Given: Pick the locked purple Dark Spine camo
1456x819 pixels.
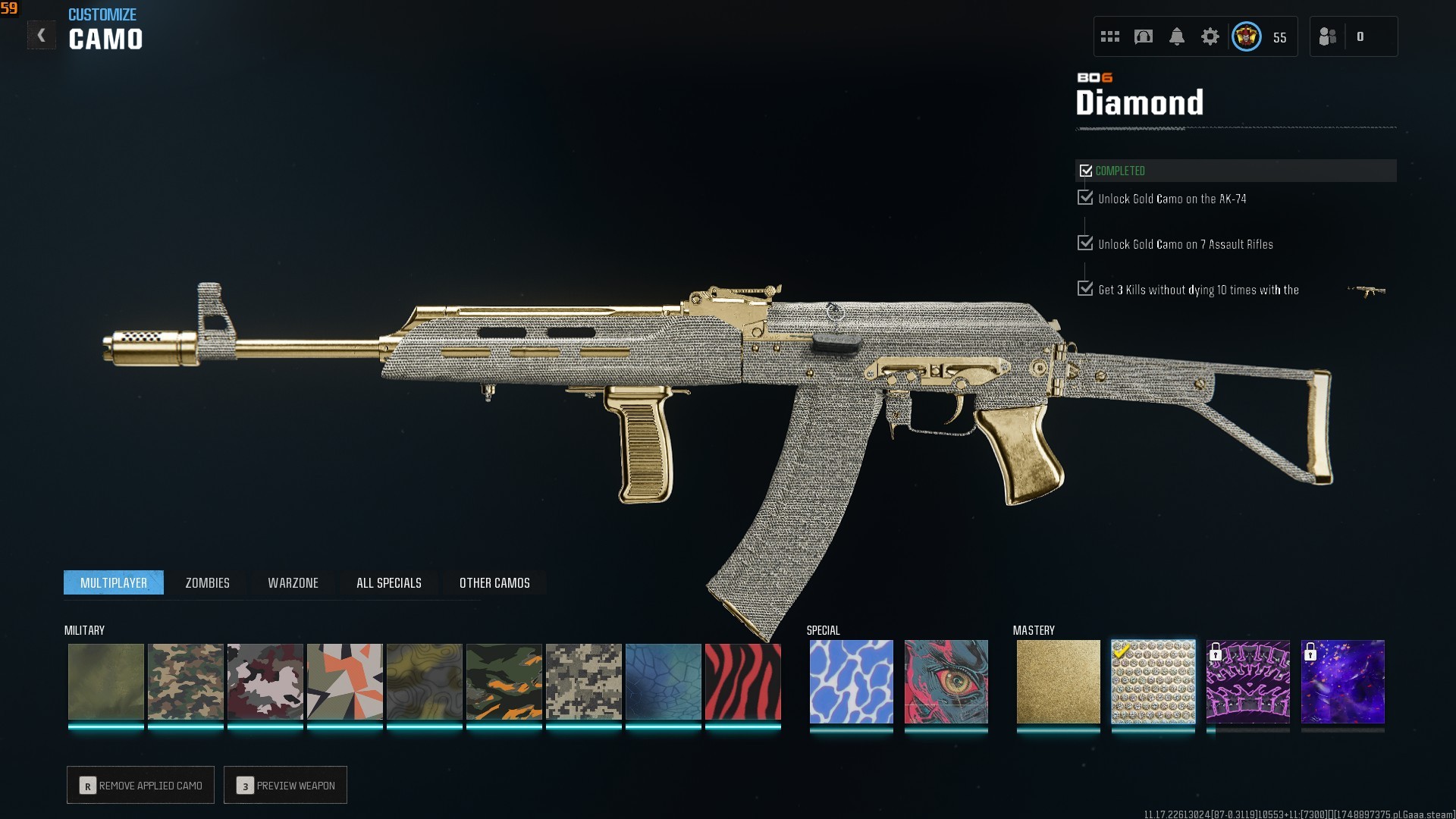Looking at the screenshot, I should coord(1247,682).
